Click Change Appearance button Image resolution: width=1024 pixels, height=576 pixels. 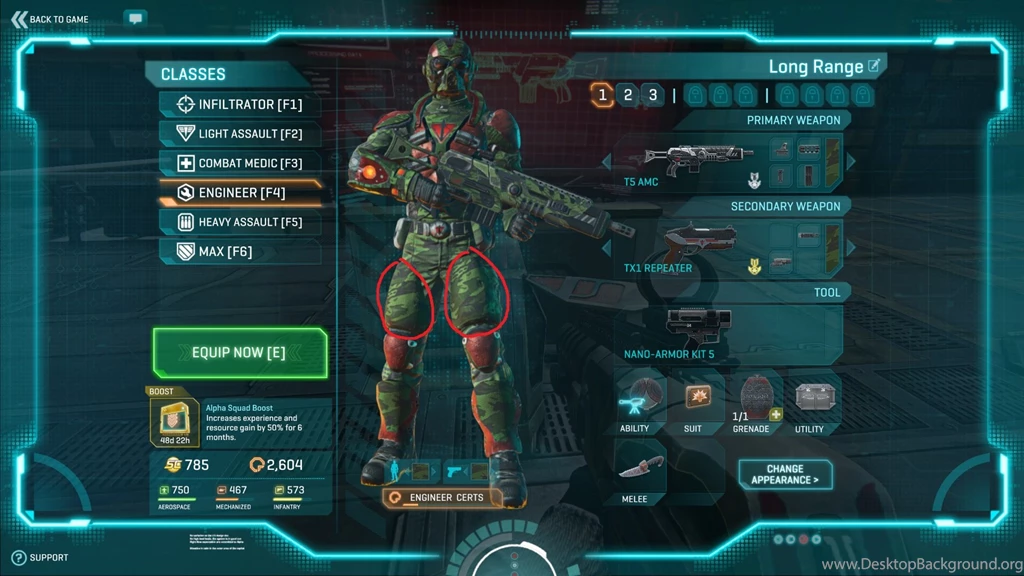(x=785, y=474)
